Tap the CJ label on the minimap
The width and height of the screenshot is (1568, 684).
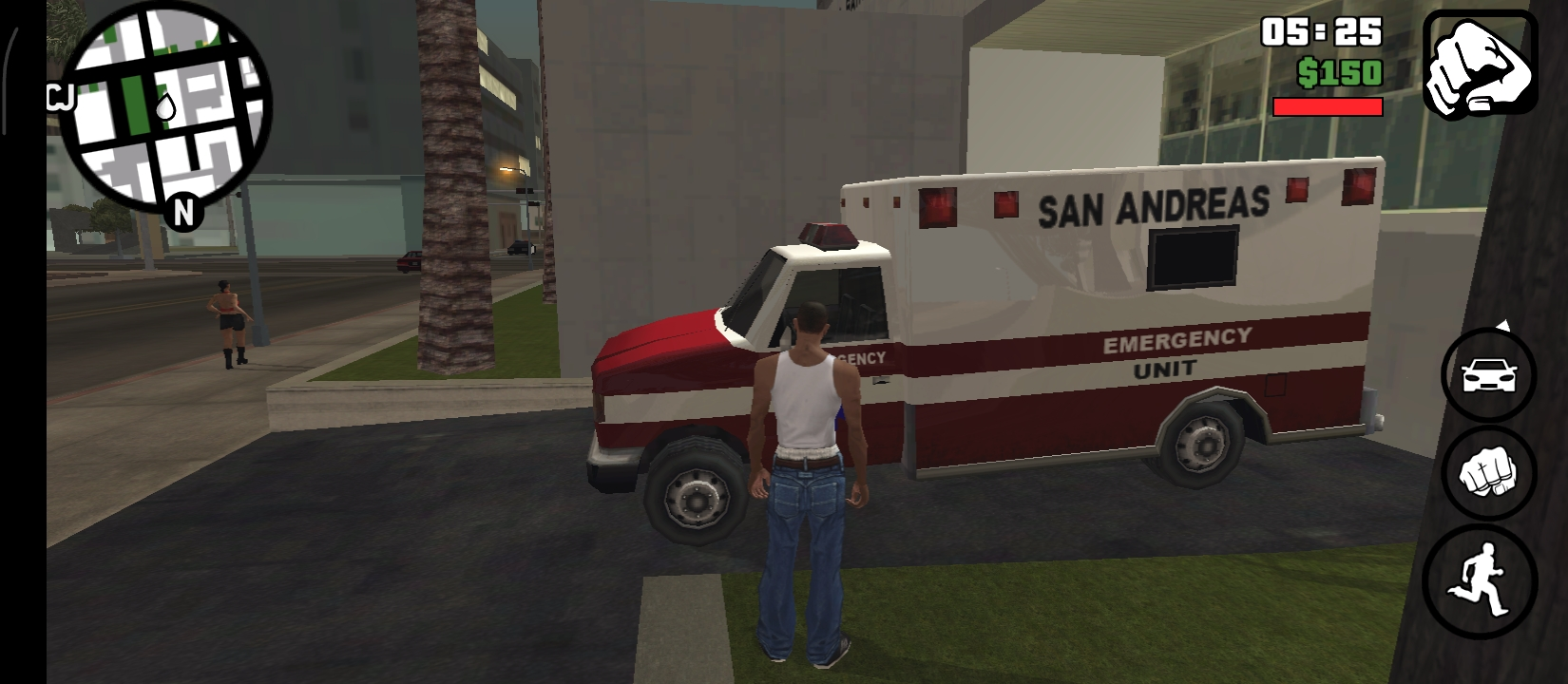point(59,95)
